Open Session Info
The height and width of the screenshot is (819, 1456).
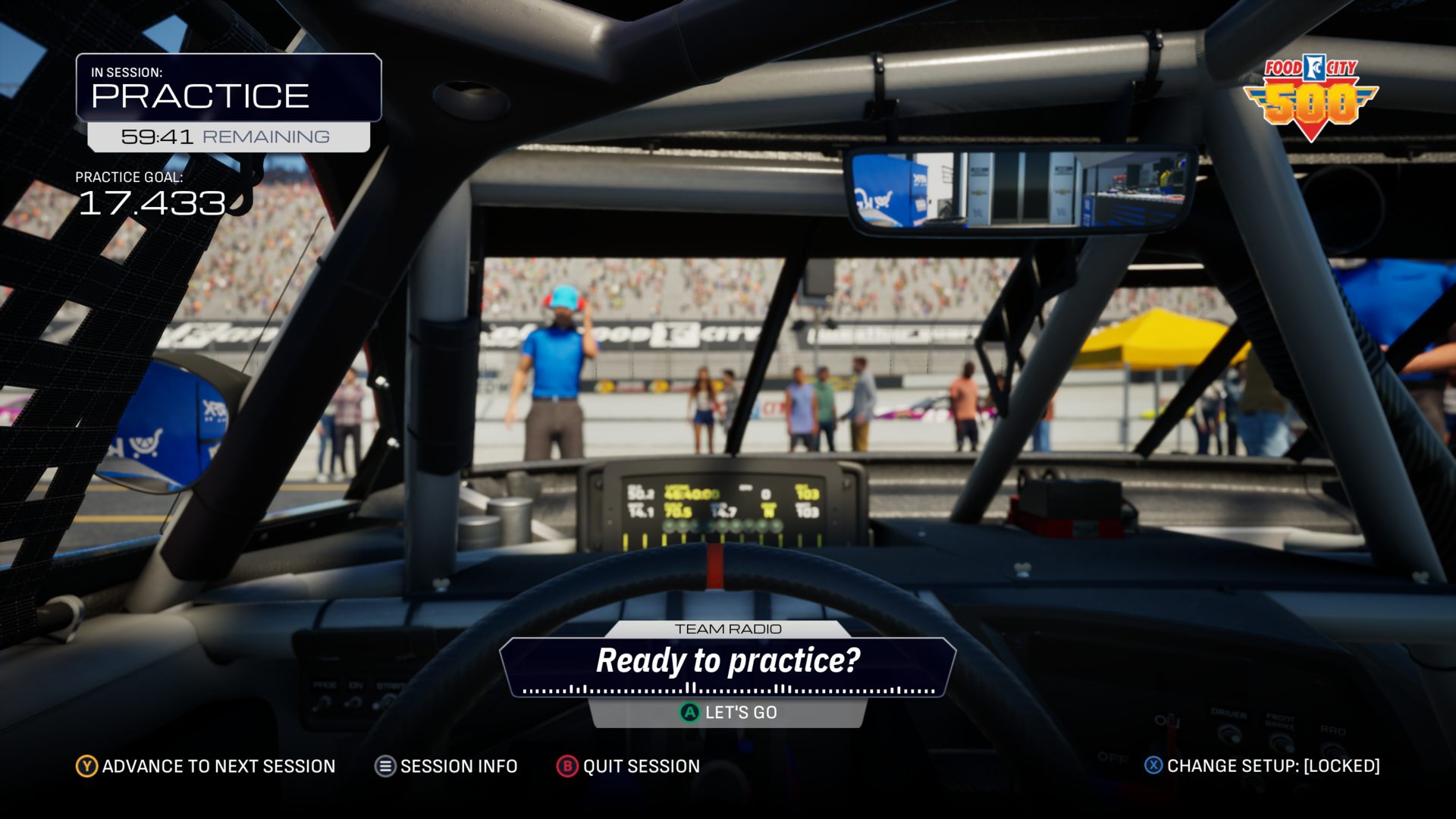point(446,766)
